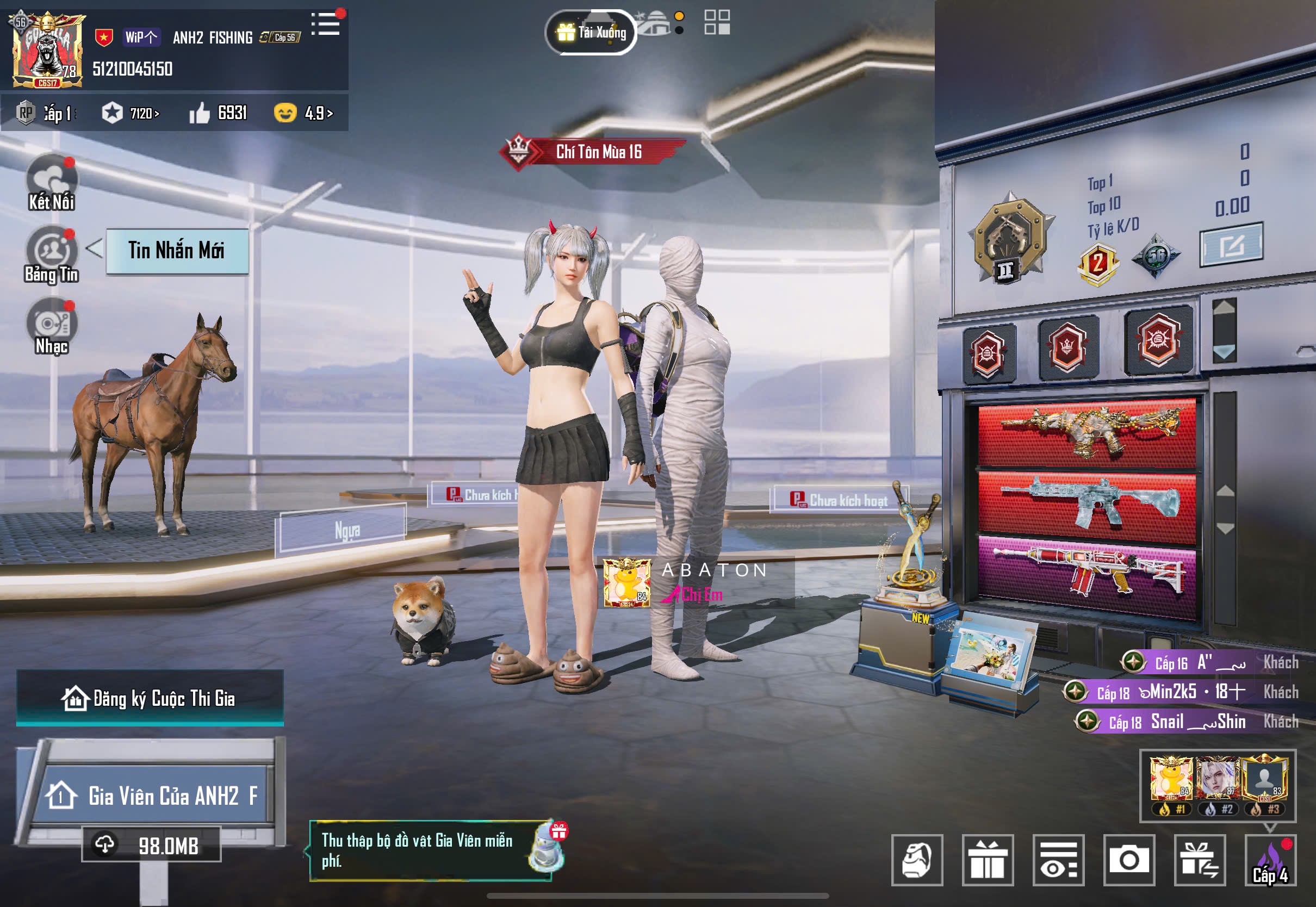
Task: Click the Tin Nhắn Mới message banner
Action: [177, 251]
